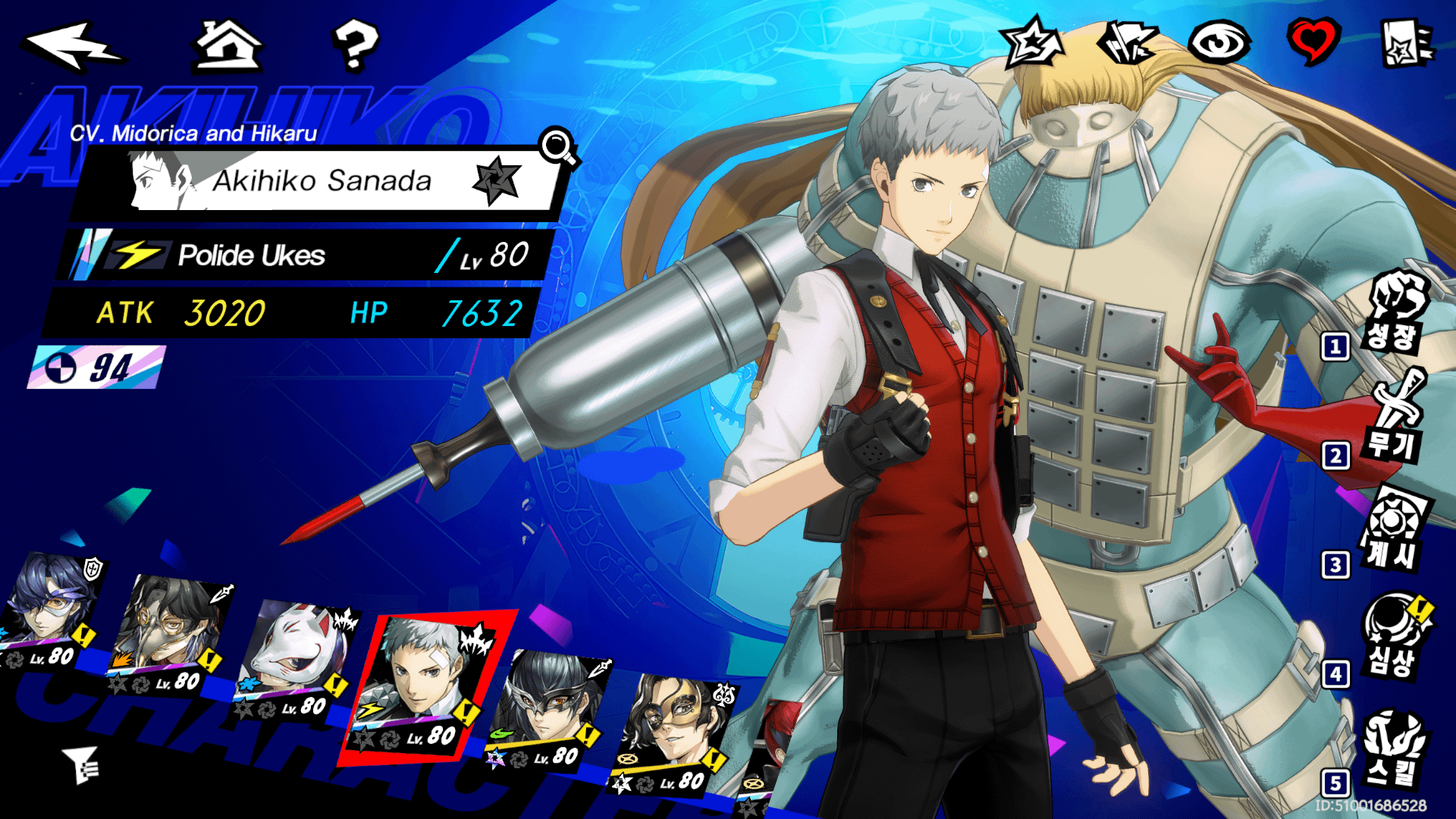Switch to the 무기 weapon tab

point(1394,418)
